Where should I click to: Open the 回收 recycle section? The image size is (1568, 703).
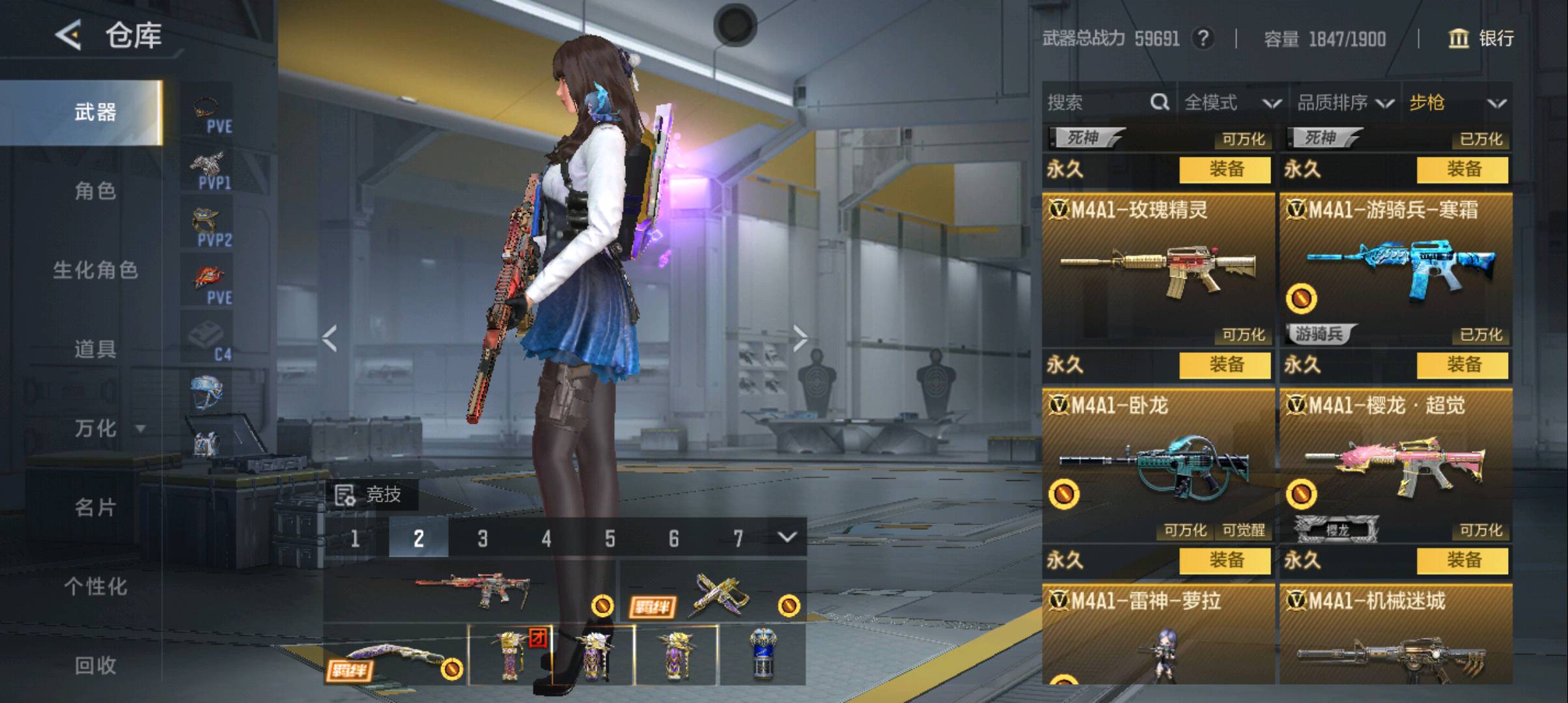95,665
